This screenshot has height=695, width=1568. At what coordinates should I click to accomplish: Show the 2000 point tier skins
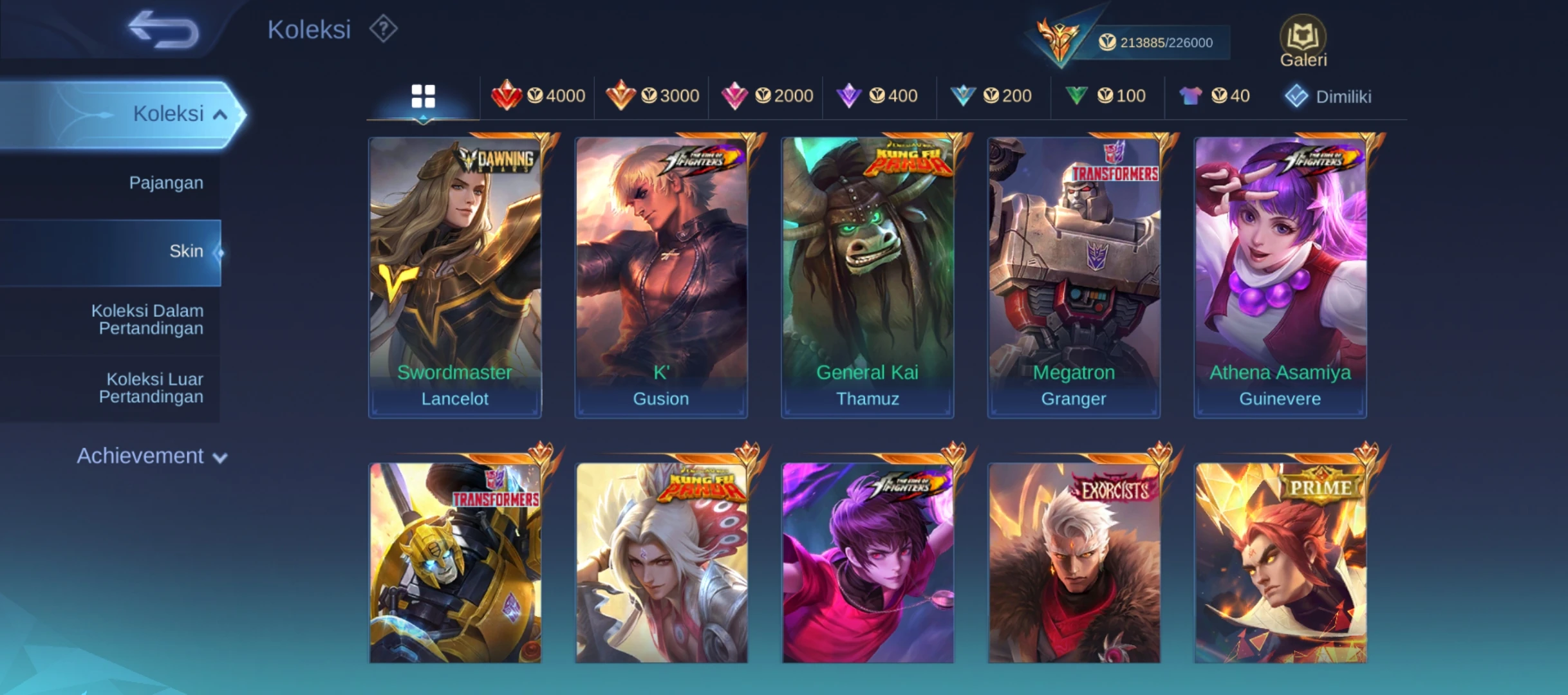coord(767,97)
